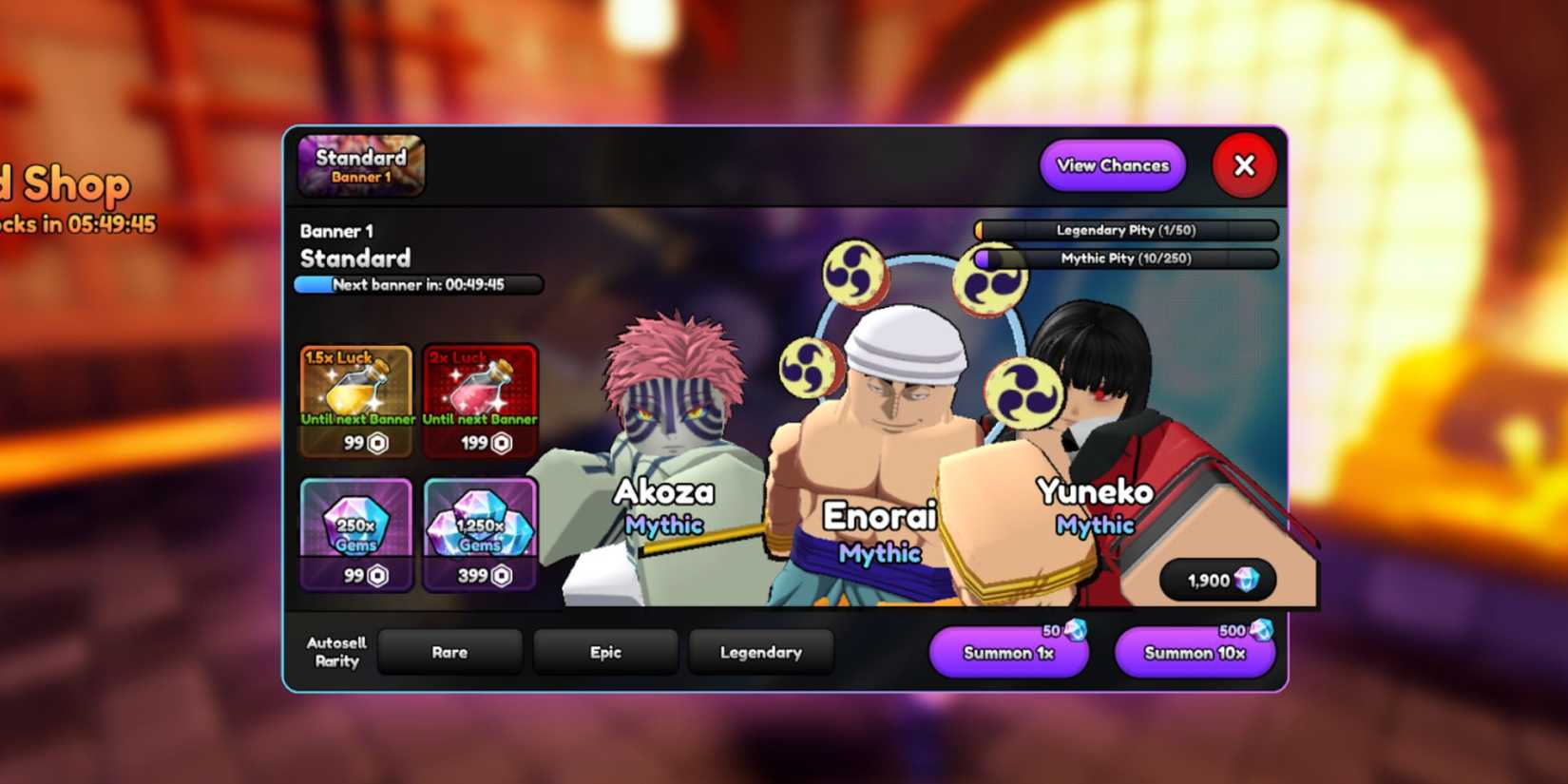Screen dimensions: 1568x784
Task: Purchase the 1.5x Luck potion
Action: (x=356, y=394)
